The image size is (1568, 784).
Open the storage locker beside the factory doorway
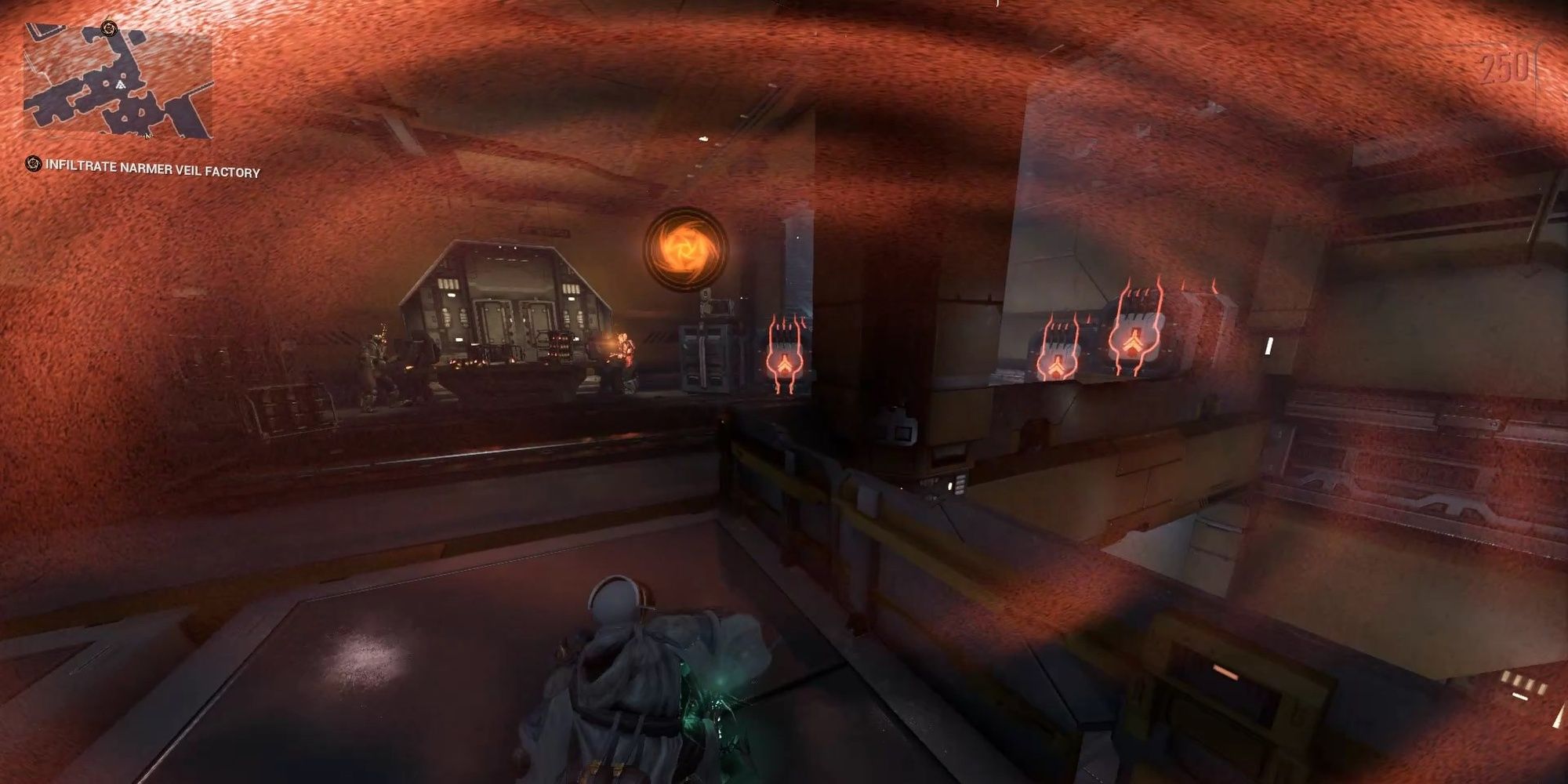point(705,353)
